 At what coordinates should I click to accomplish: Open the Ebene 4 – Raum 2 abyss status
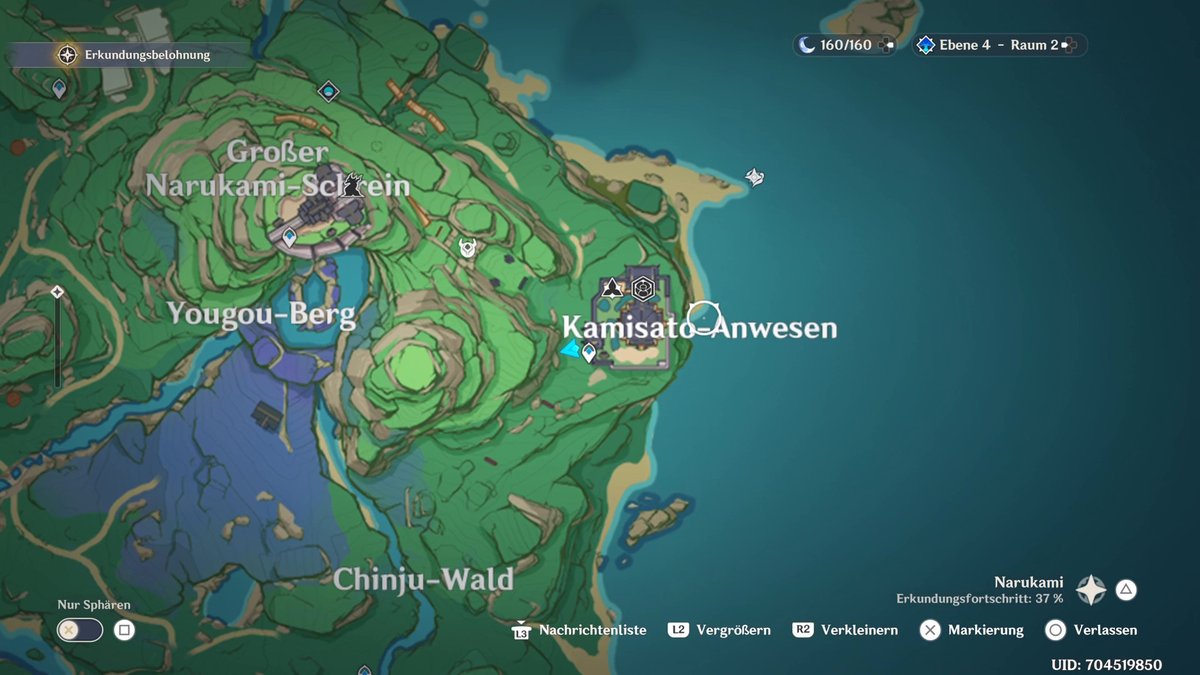998,45
